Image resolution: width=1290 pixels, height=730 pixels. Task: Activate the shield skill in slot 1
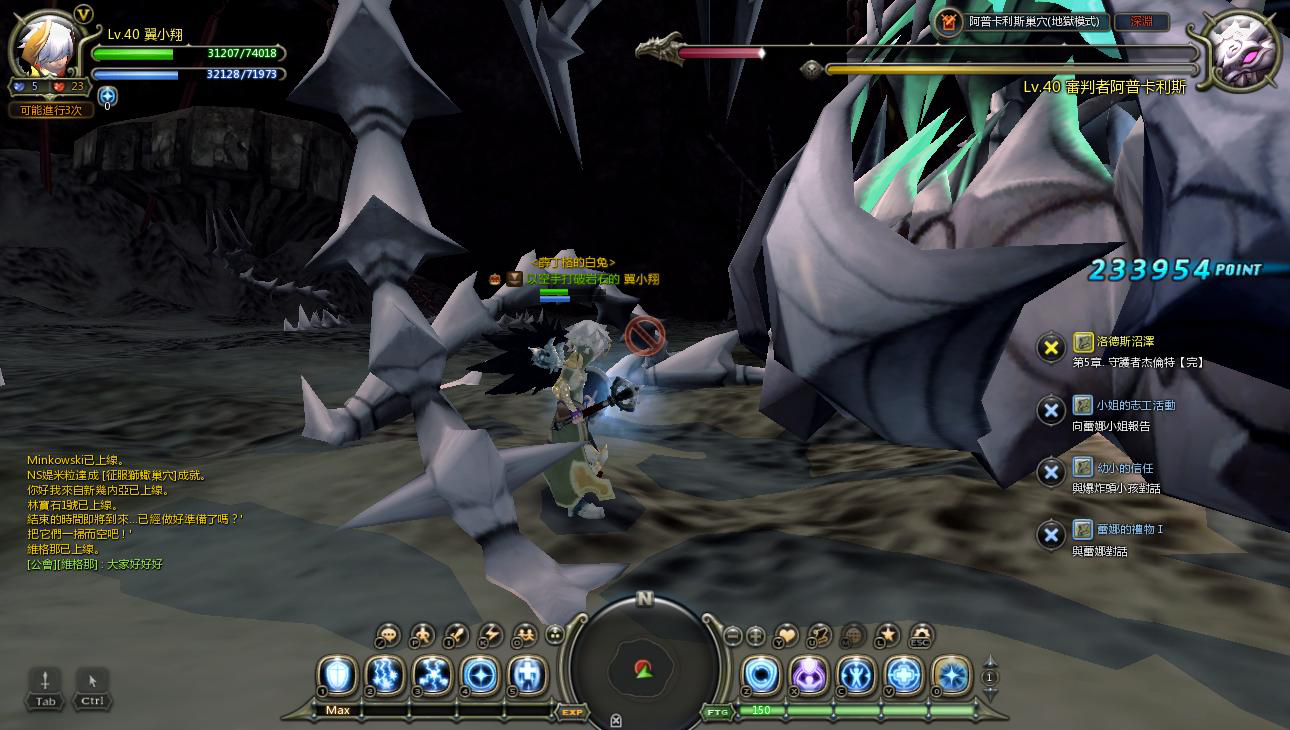click(337, 675)
